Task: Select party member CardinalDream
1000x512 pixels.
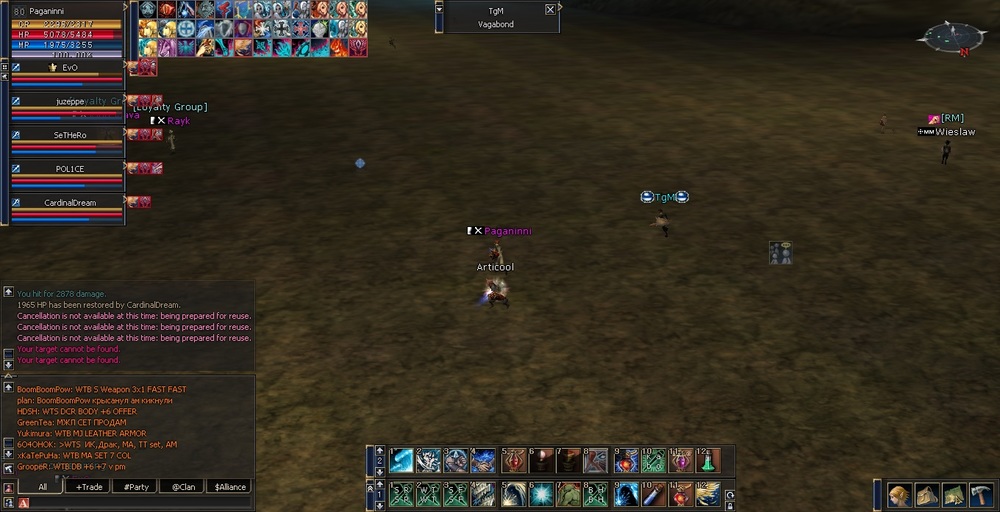Action: (69, 202)
